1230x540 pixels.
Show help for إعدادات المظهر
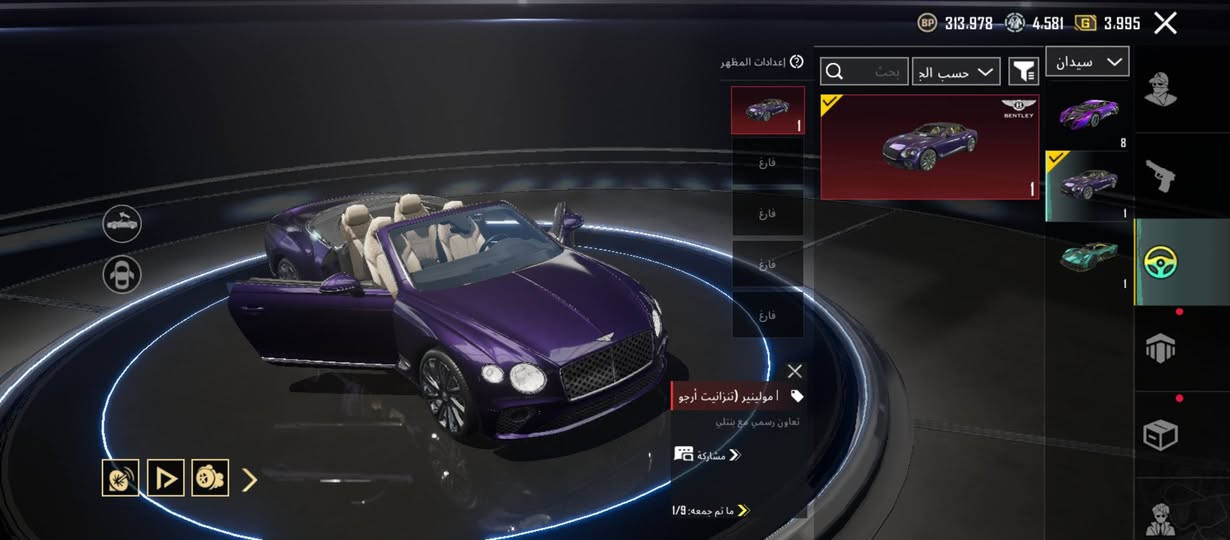click(x=796, y=62)
